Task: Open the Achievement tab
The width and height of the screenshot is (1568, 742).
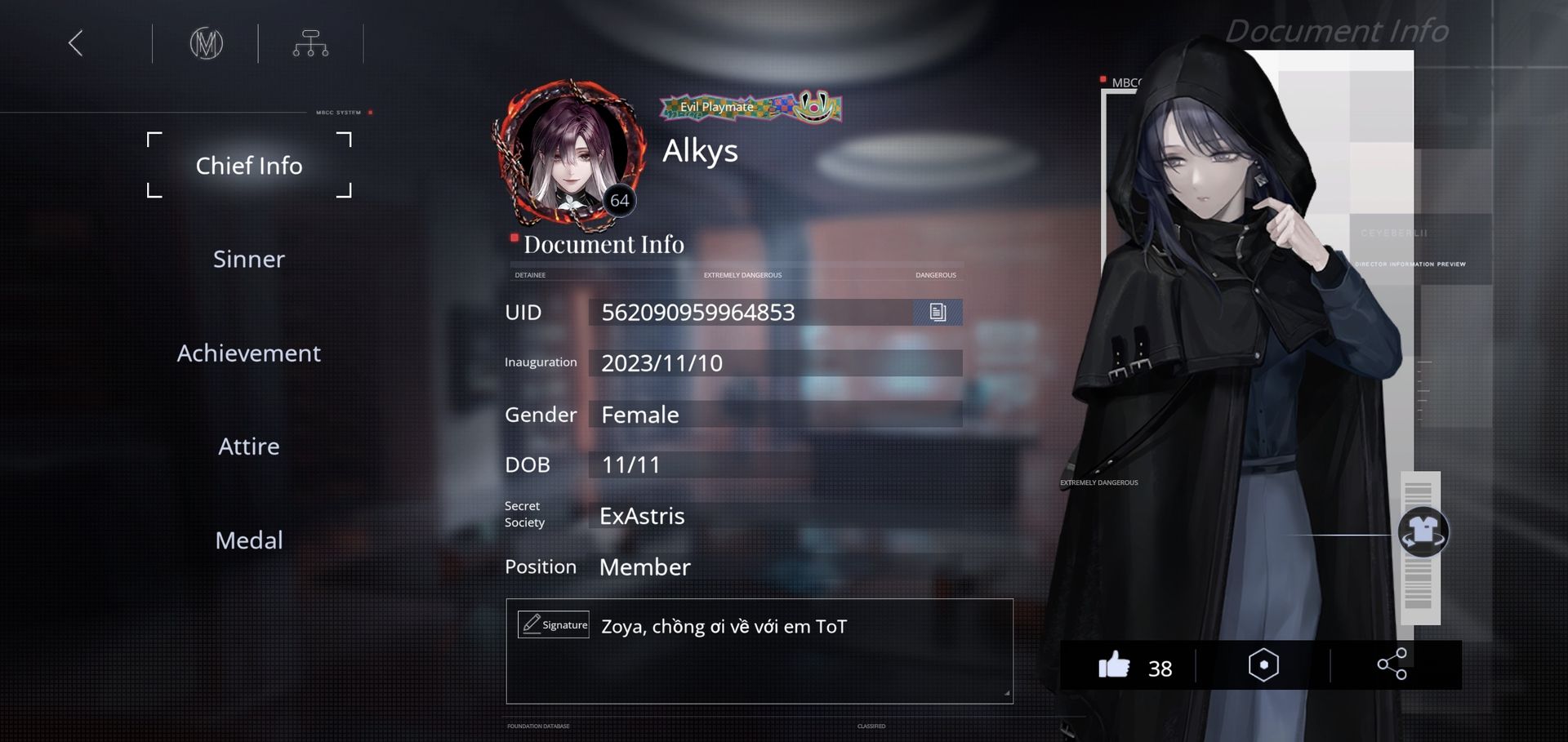Action: pyautogui.click(x=249, y=353)
